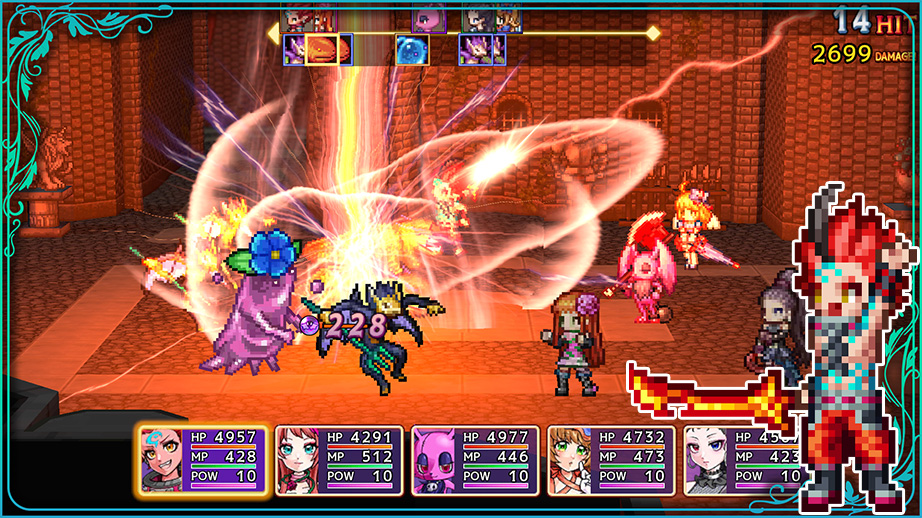Pick the pale dark-haired party member portrait
The width and height of the screenshot is (922, 518).
708,460
